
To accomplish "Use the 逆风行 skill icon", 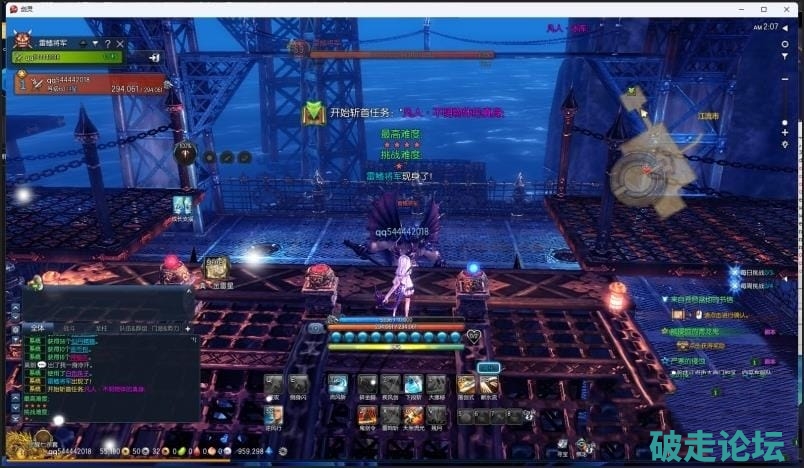I will tap(273, 413).
